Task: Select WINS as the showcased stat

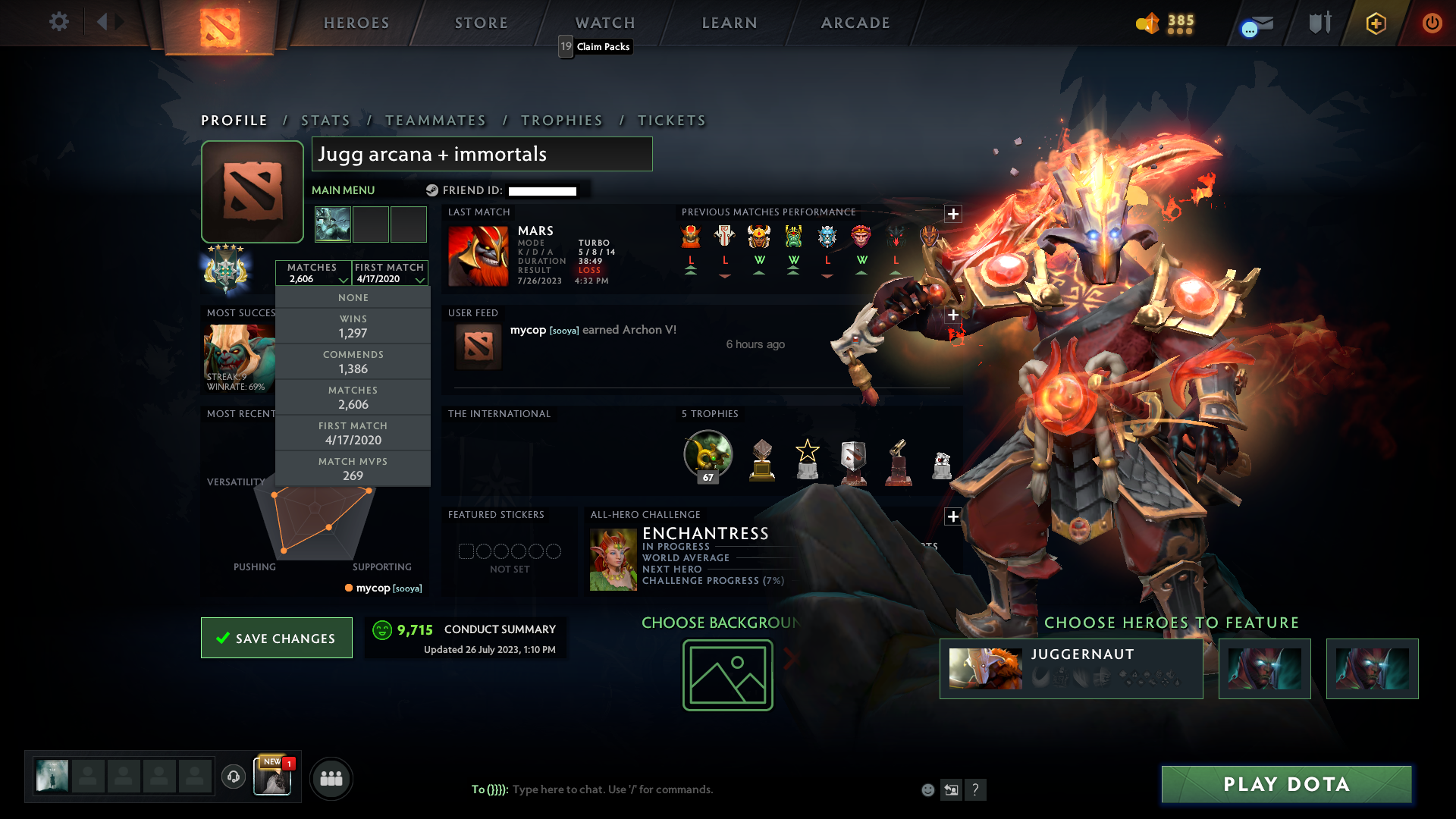Action: point(353,326)
